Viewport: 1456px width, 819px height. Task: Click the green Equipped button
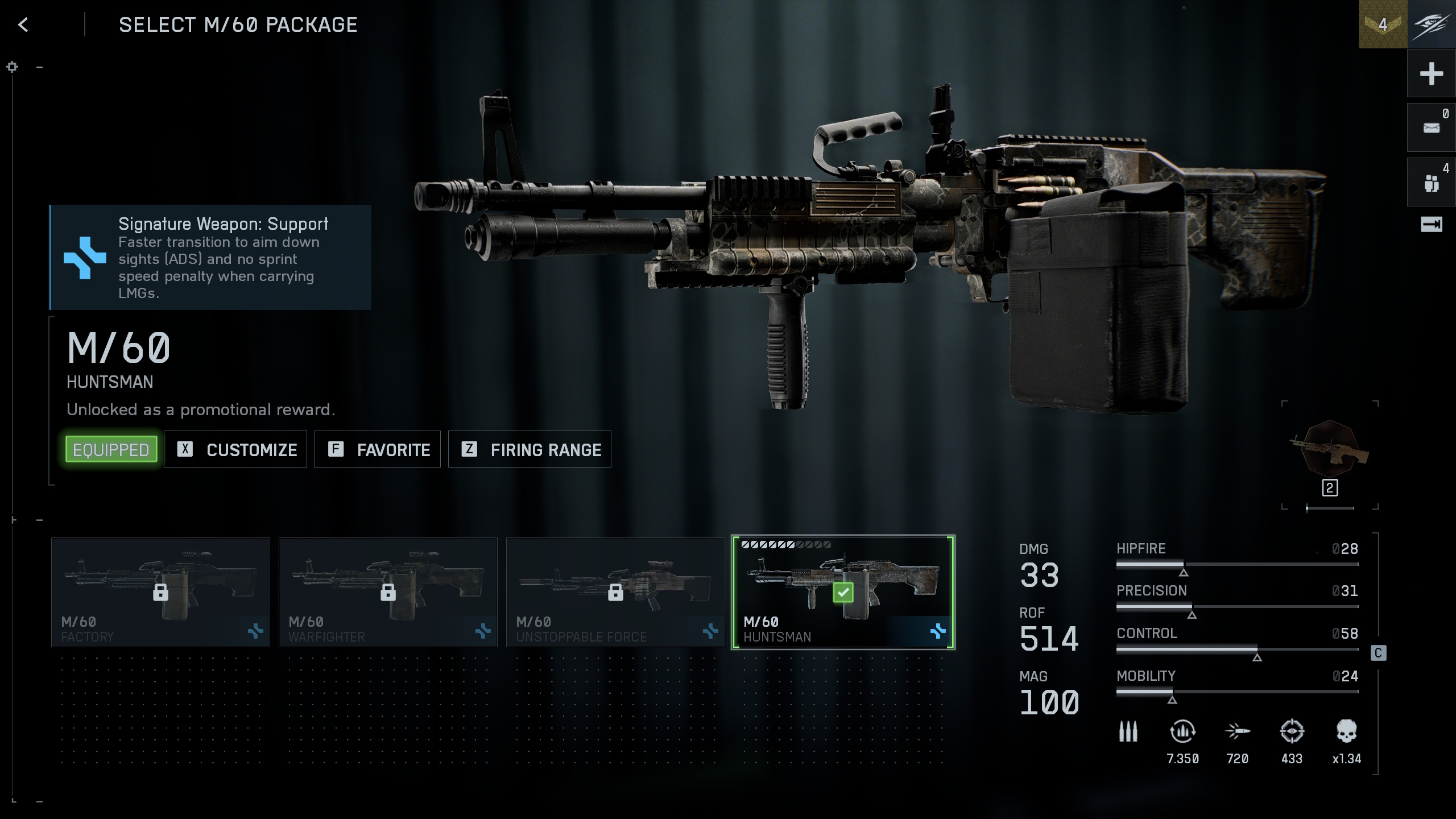click(111, 449)
